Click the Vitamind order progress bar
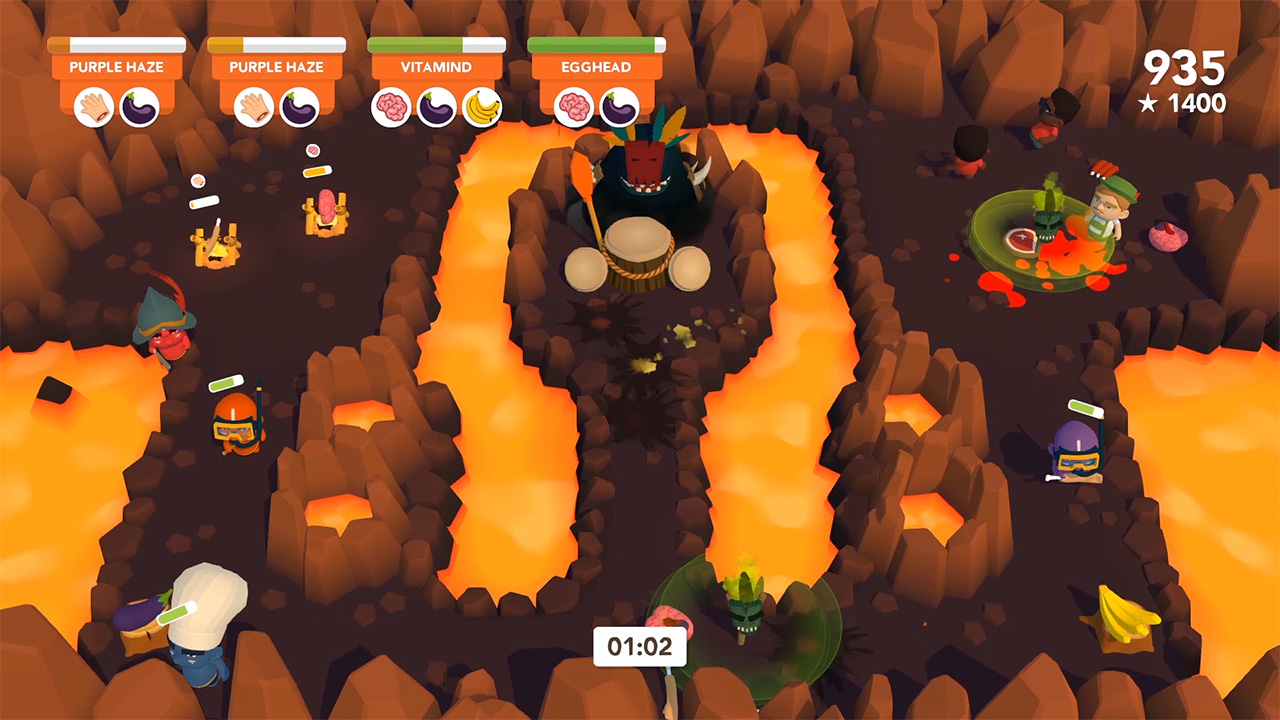 pyautogui.click(x=436, y=44)
